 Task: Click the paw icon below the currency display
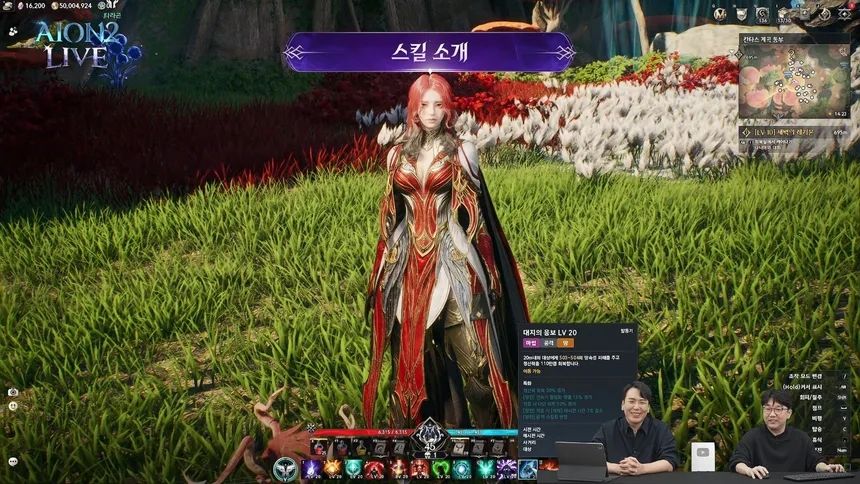(12, 30)
